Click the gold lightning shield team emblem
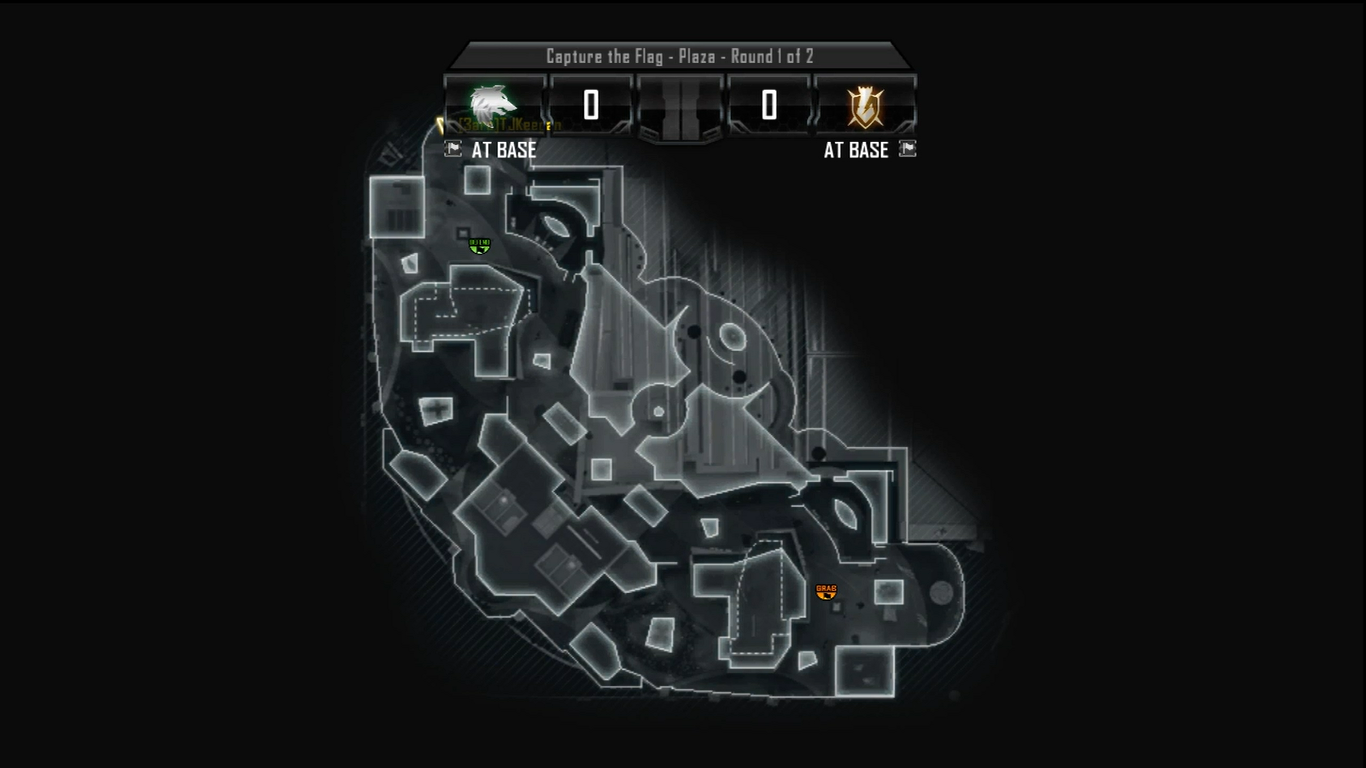The height and width of the screenshot is (768, 1366). (x=865, y=105)
